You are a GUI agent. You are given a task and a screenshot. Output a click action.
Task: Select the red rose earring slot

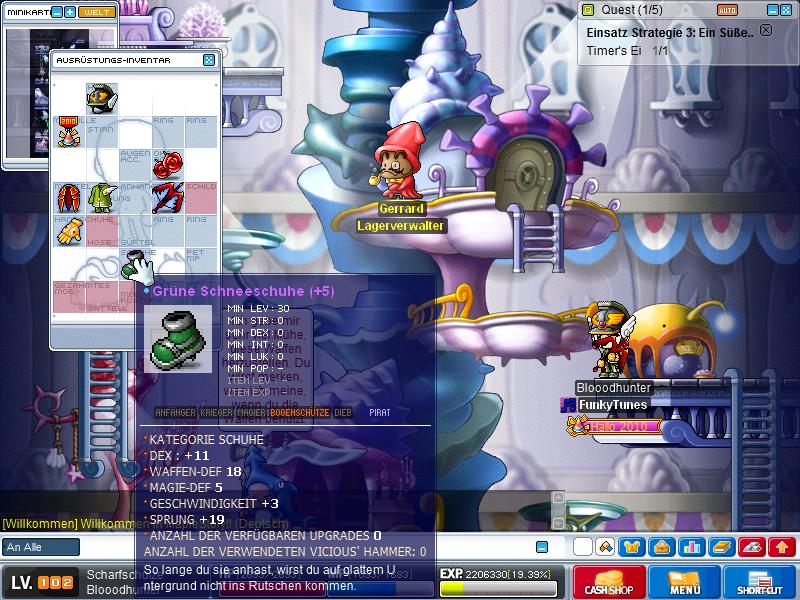[167, 163]
